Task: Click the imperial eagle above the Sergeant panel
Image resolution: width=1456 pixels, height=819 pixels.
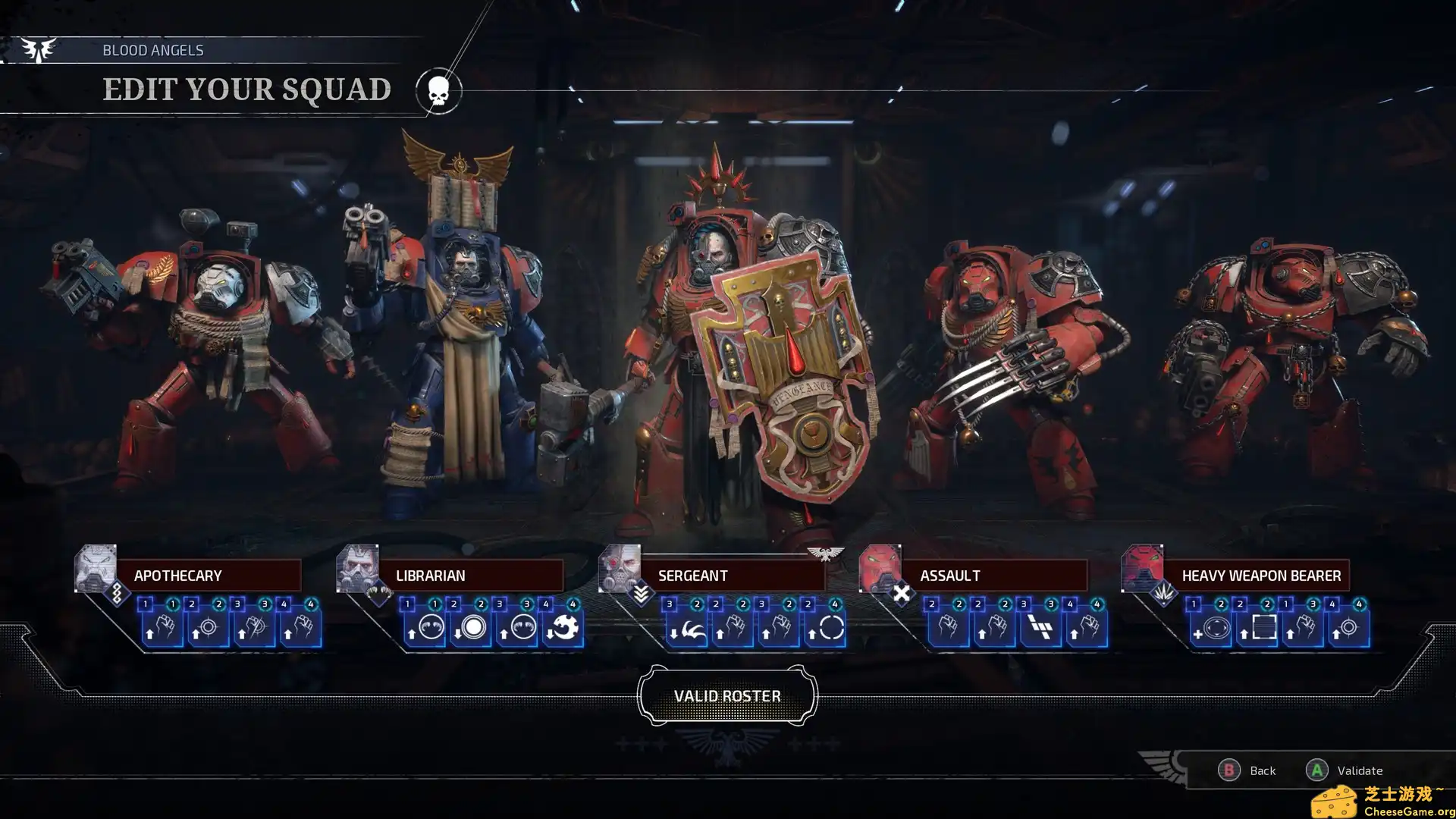Action: pos(824,554)
